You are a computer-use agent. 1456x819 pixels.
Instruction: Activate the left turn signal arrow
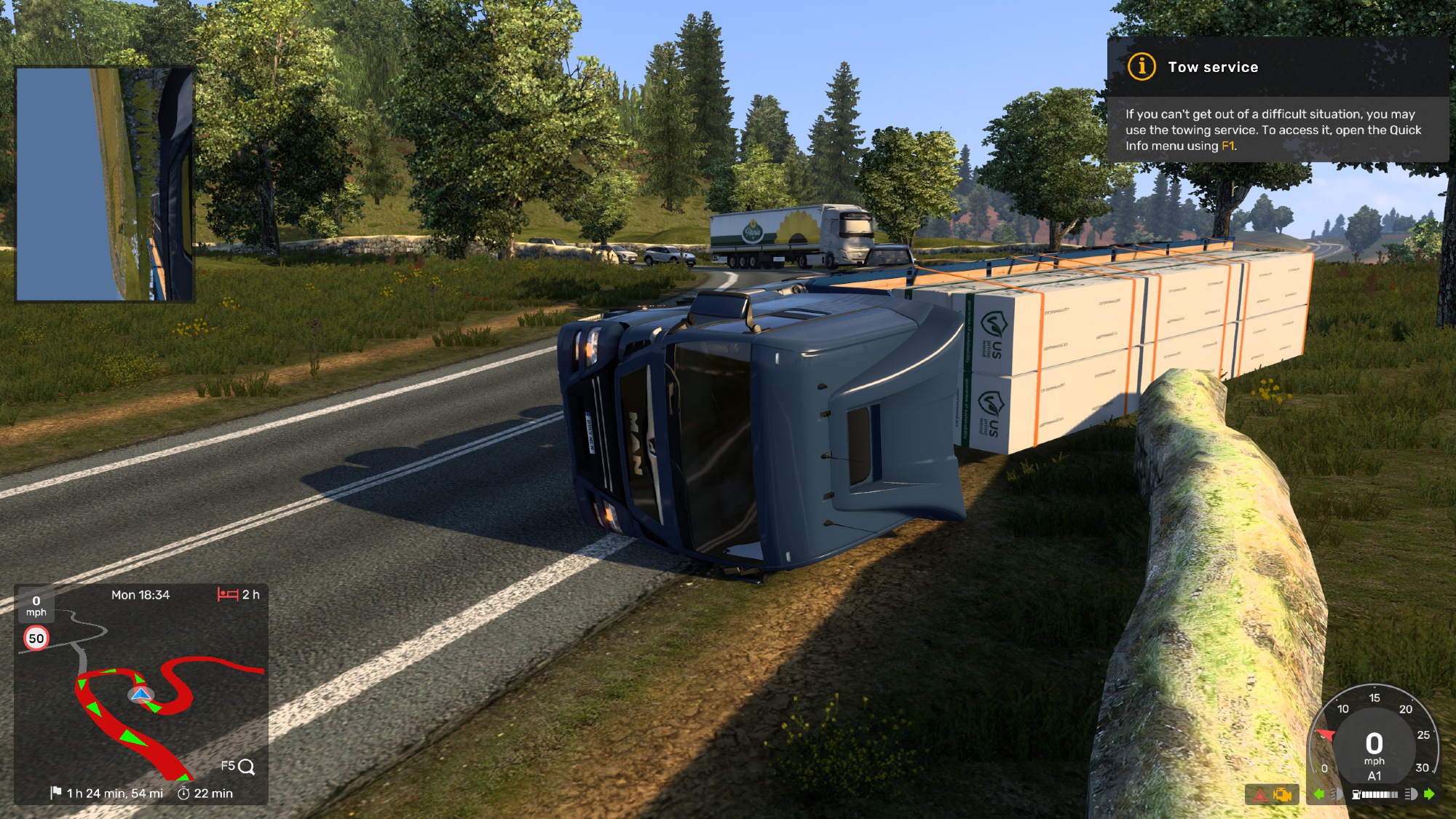tap(1319, 794)
